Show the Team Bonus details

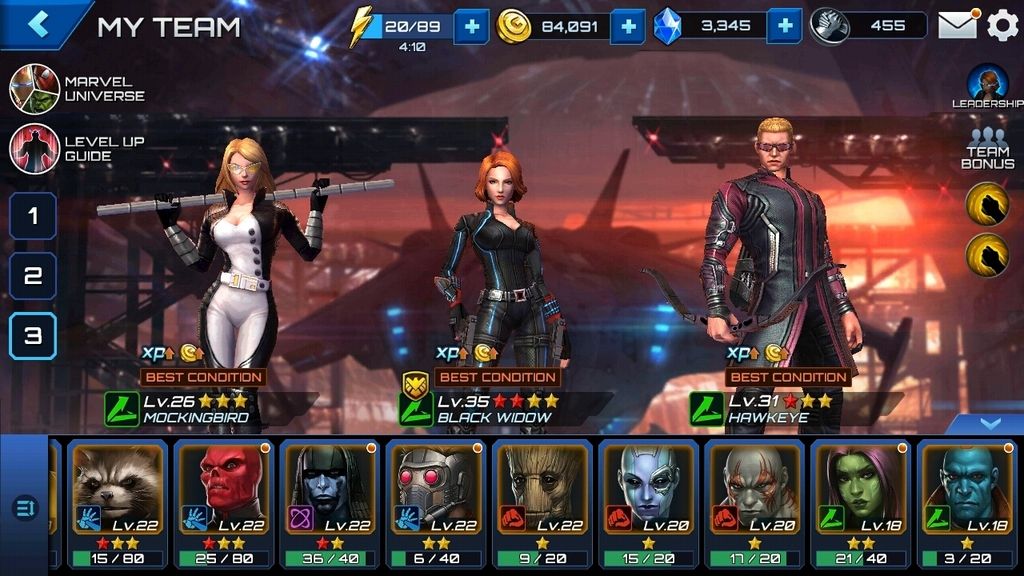coord(987,150)
